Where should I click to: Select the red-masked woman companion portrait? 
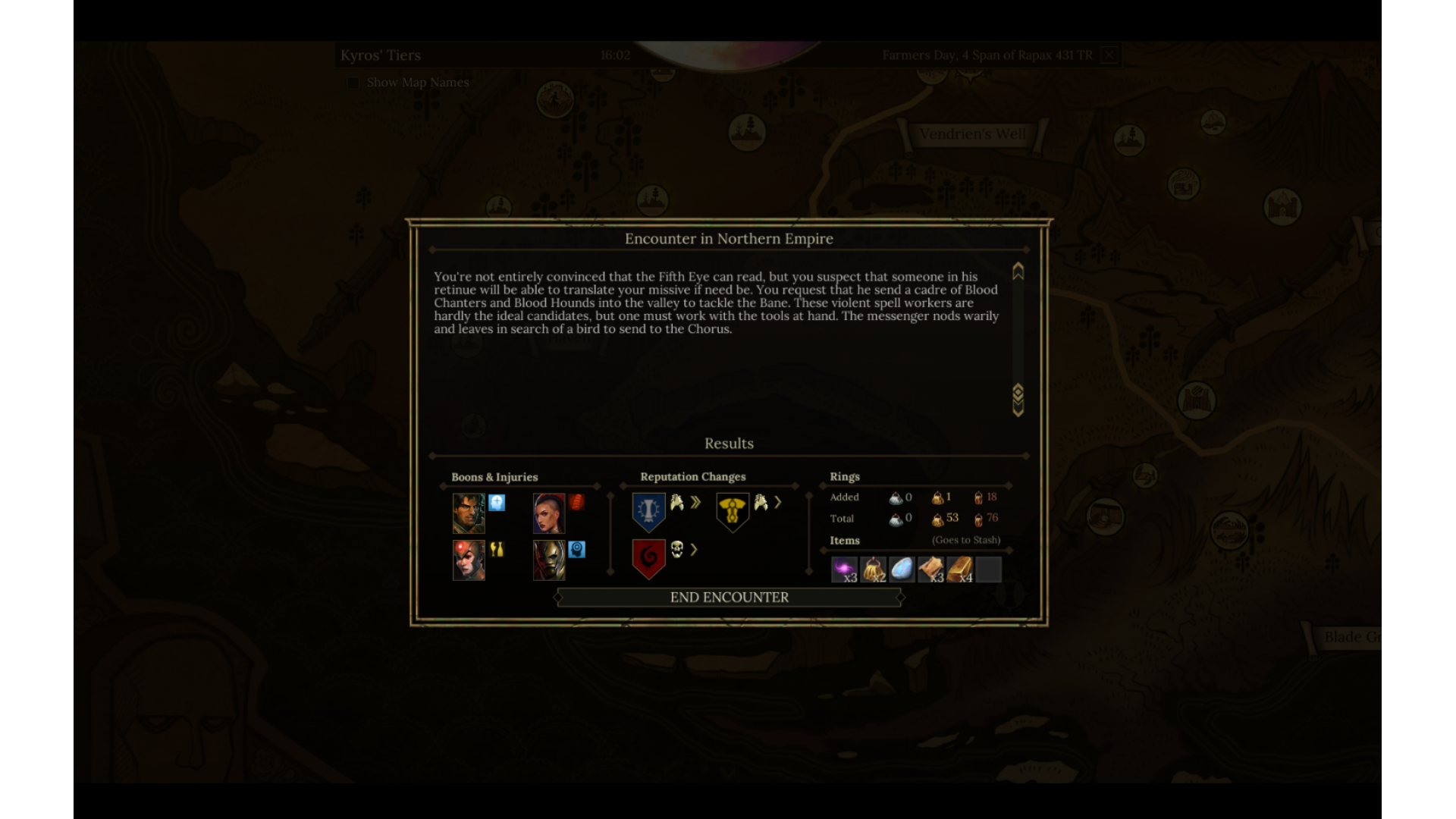[469, 560]
